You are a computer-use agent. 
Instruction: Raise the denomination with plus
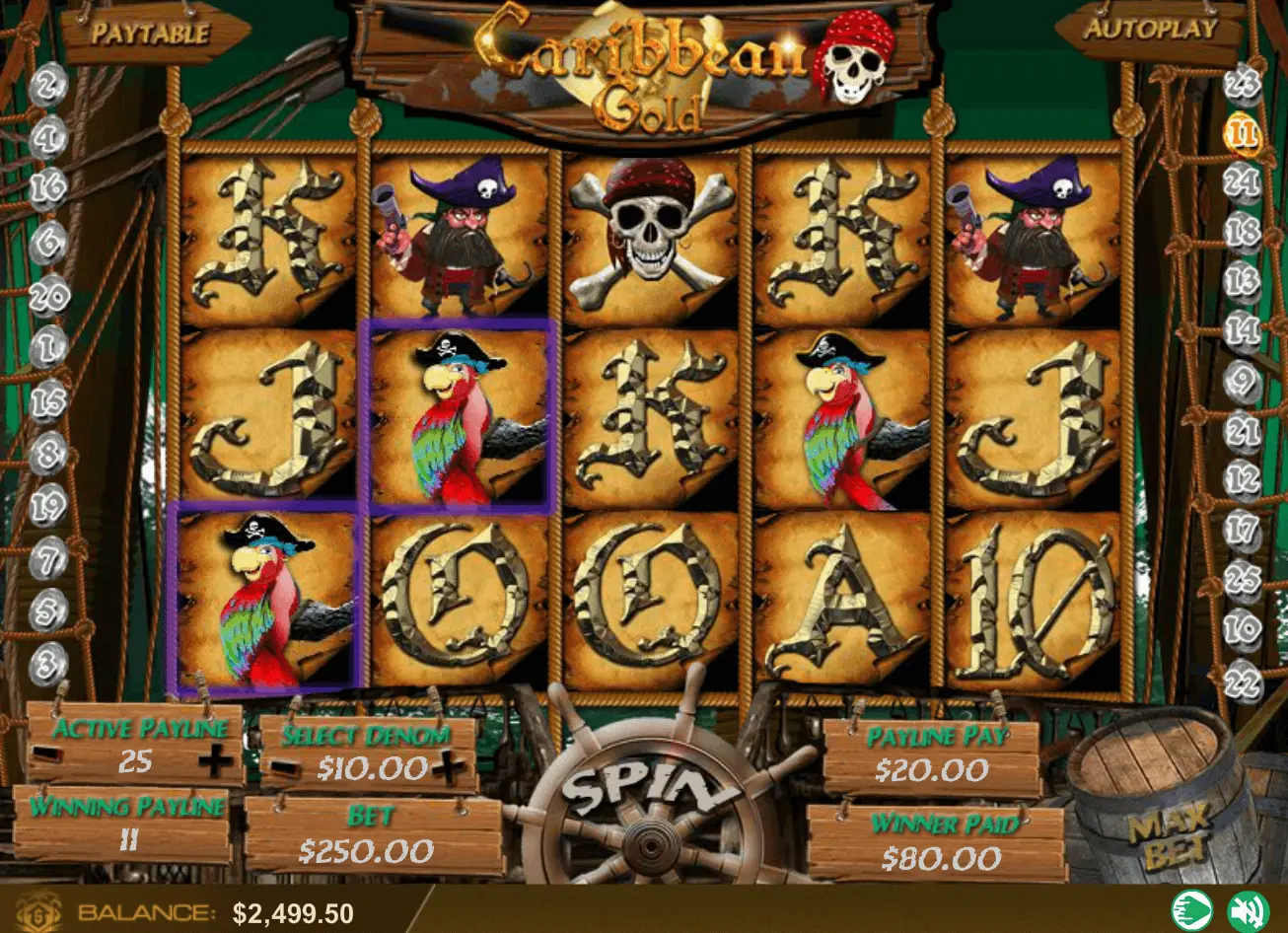pos(449,766)
